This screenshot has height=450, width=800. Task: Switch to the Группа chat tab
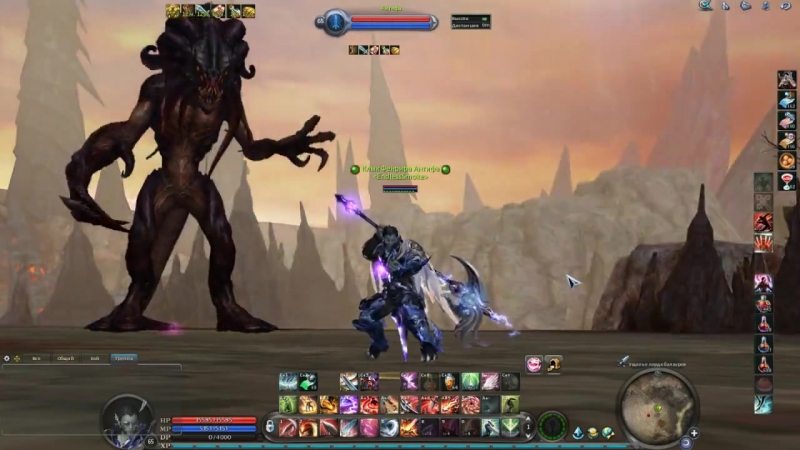click(124, 357)
